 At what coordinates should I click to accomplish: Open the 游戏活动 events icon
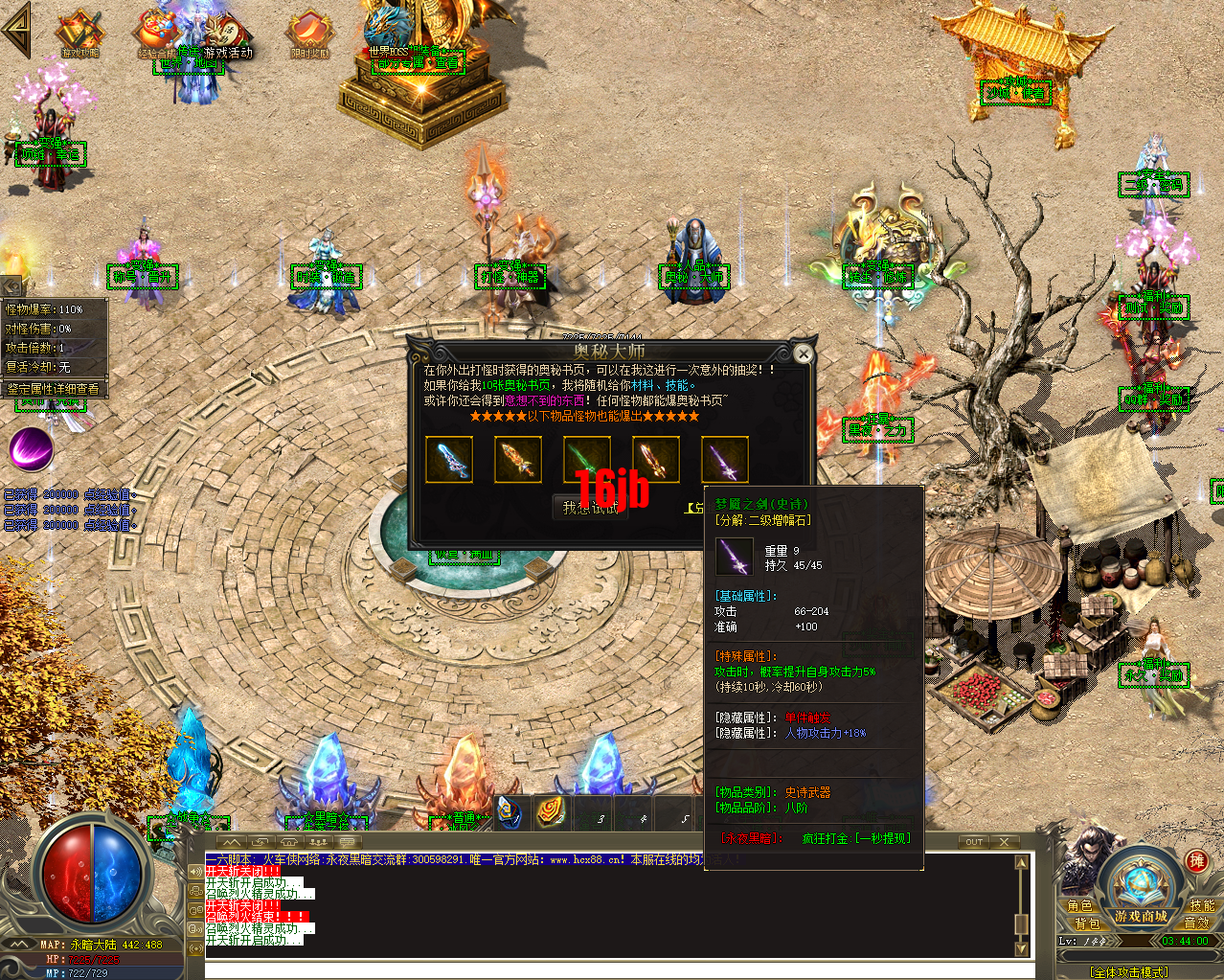pyautogui.click(x=228, y=36)
